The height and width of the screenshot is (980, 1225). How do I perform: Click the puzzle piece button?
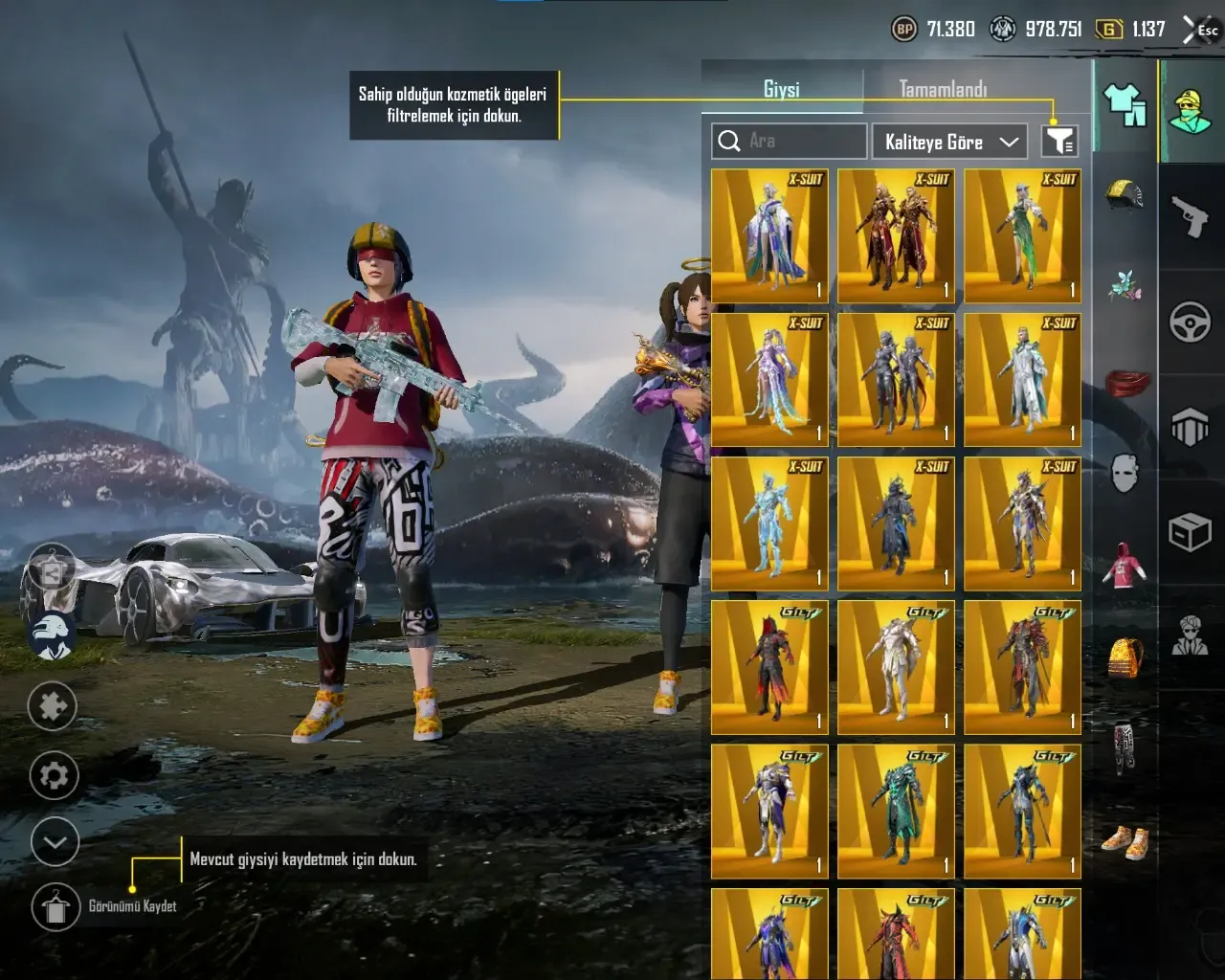53,706
